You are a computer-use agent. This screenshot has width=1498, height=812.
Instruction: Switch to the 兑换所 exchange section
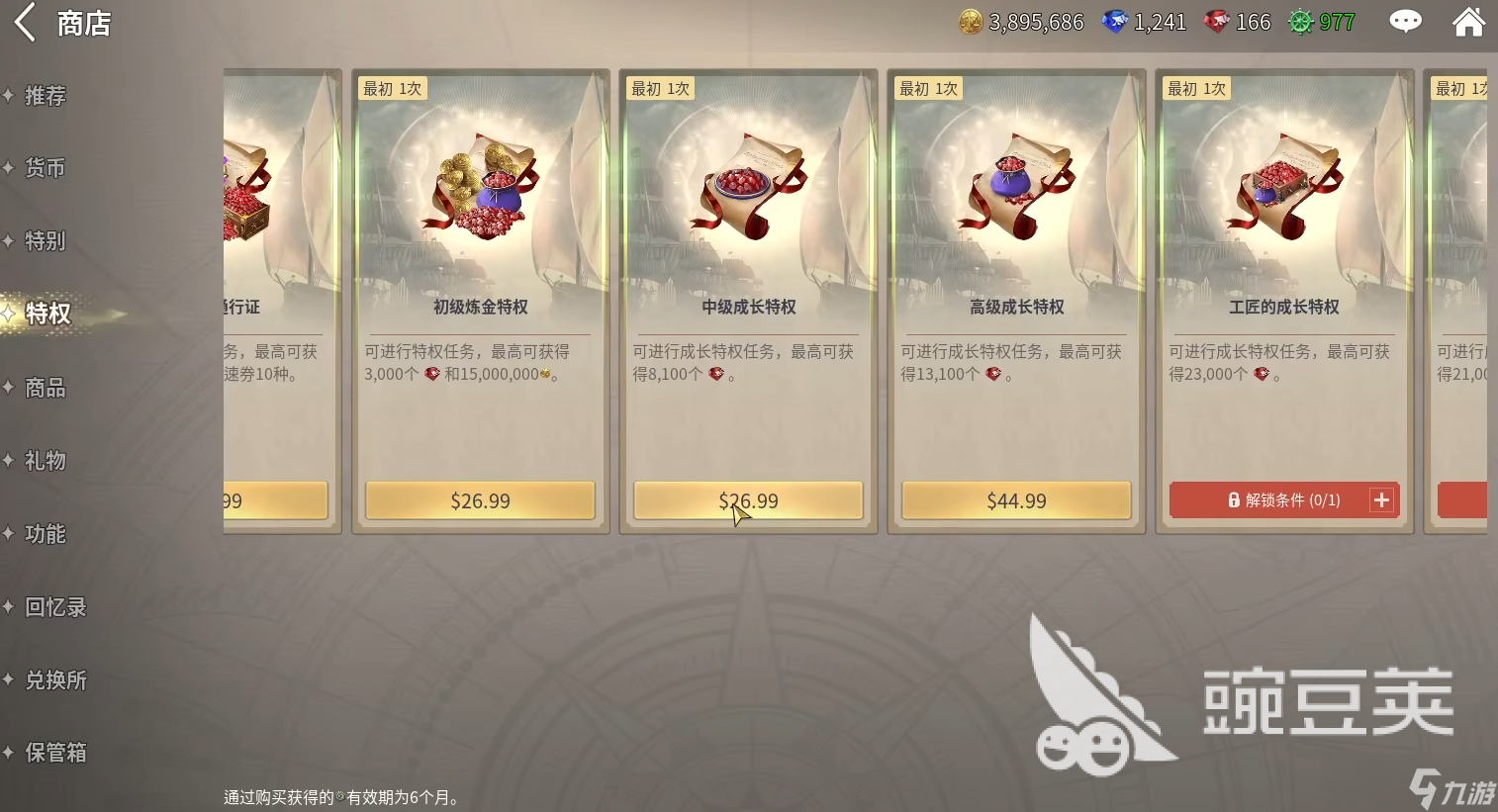click(x=54, y=679)
